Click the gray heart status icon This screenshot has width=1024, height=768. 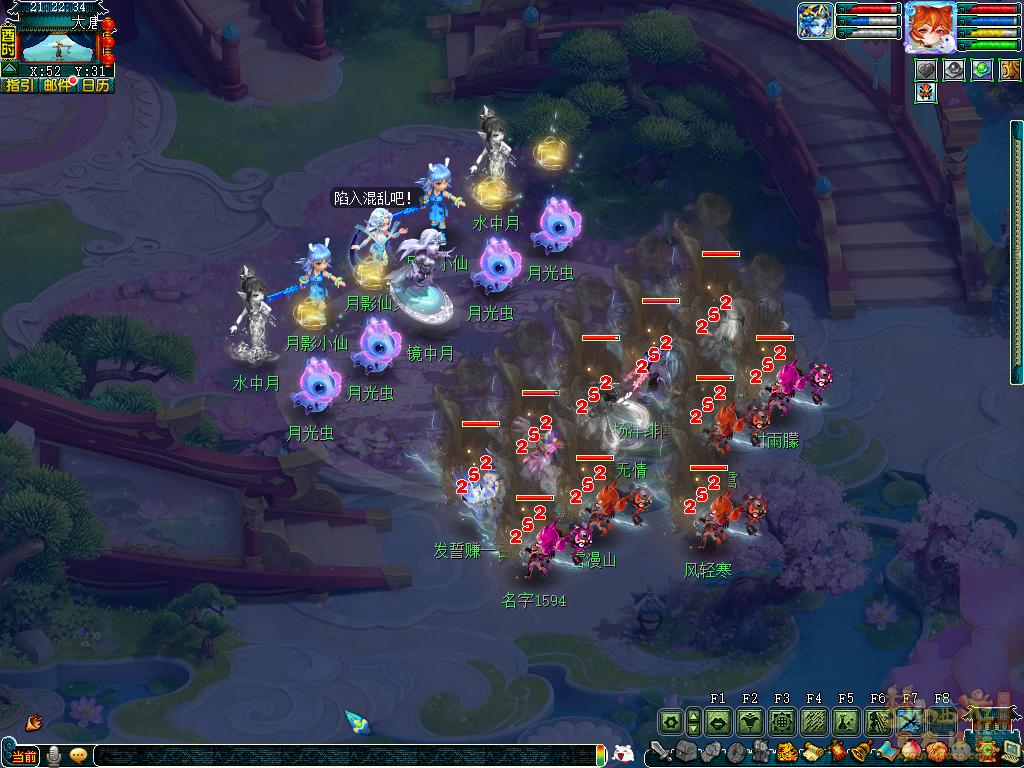(926, 69)
